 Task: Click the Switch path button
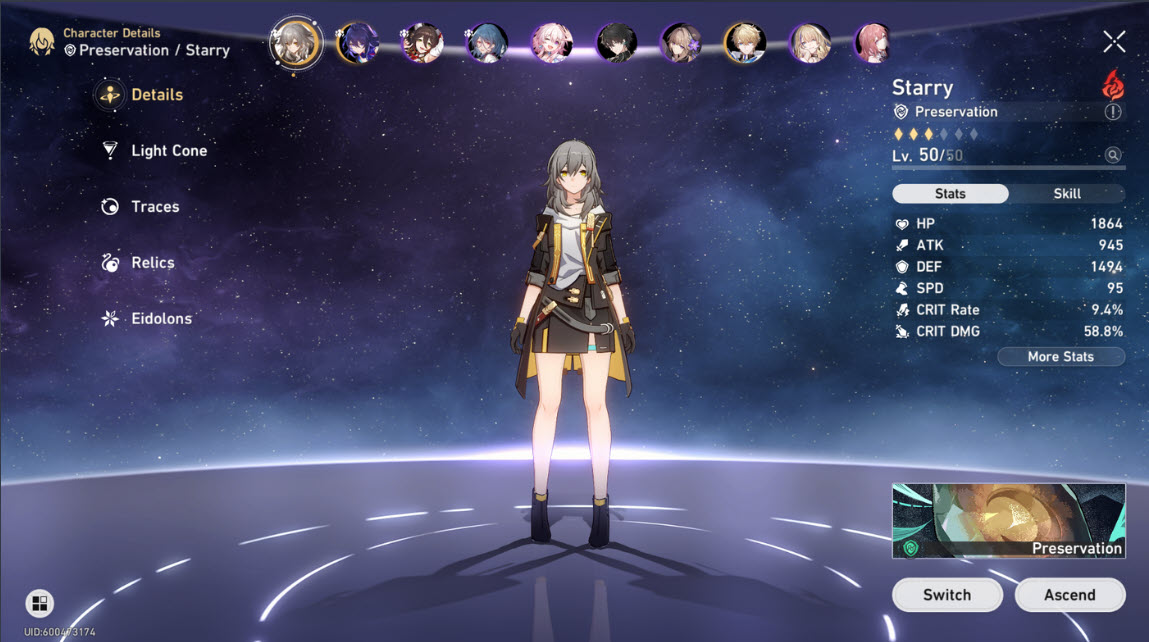coord(946,595)
